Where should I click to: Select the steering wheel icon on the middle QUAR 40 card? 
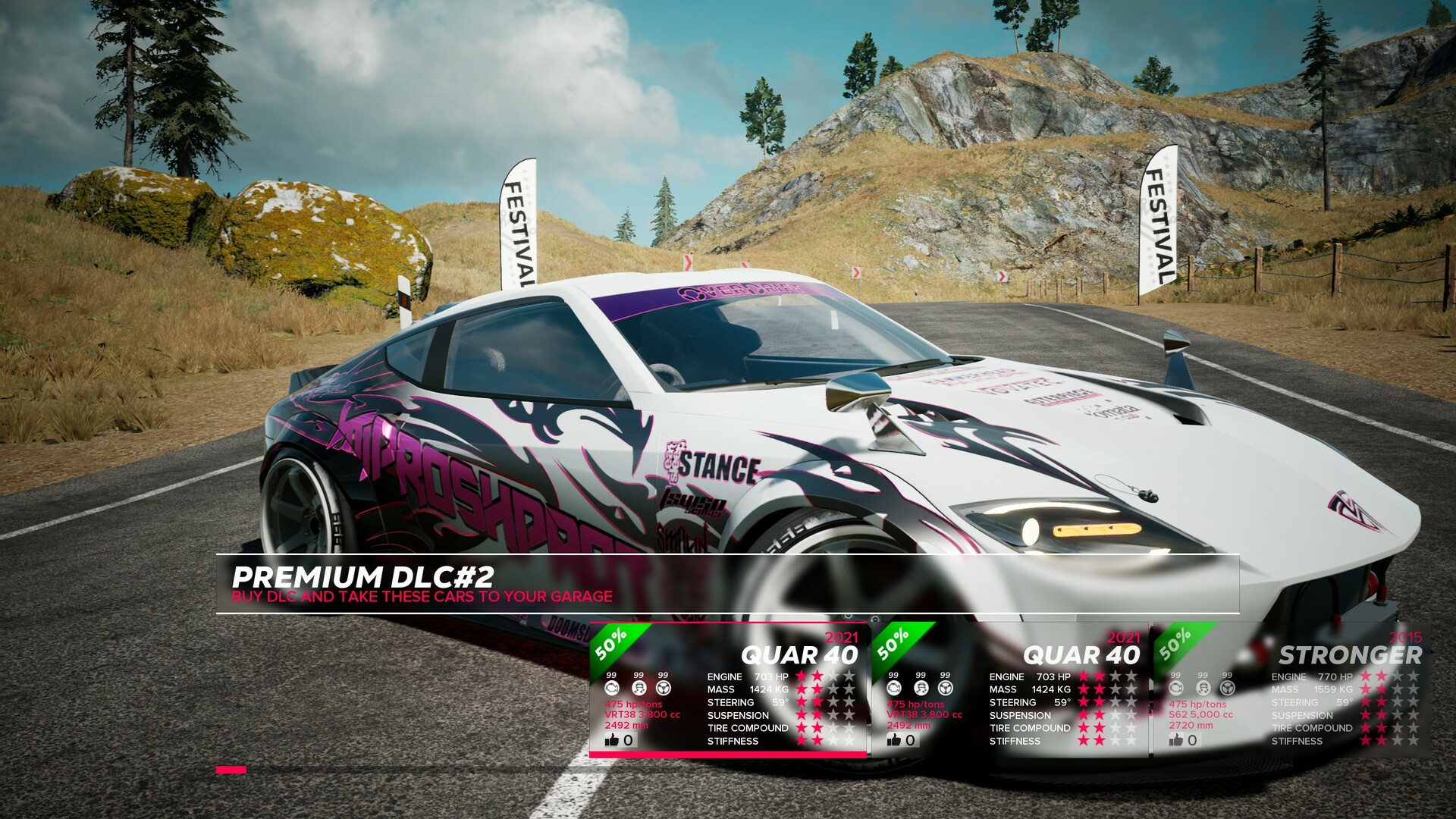(944, 688)
